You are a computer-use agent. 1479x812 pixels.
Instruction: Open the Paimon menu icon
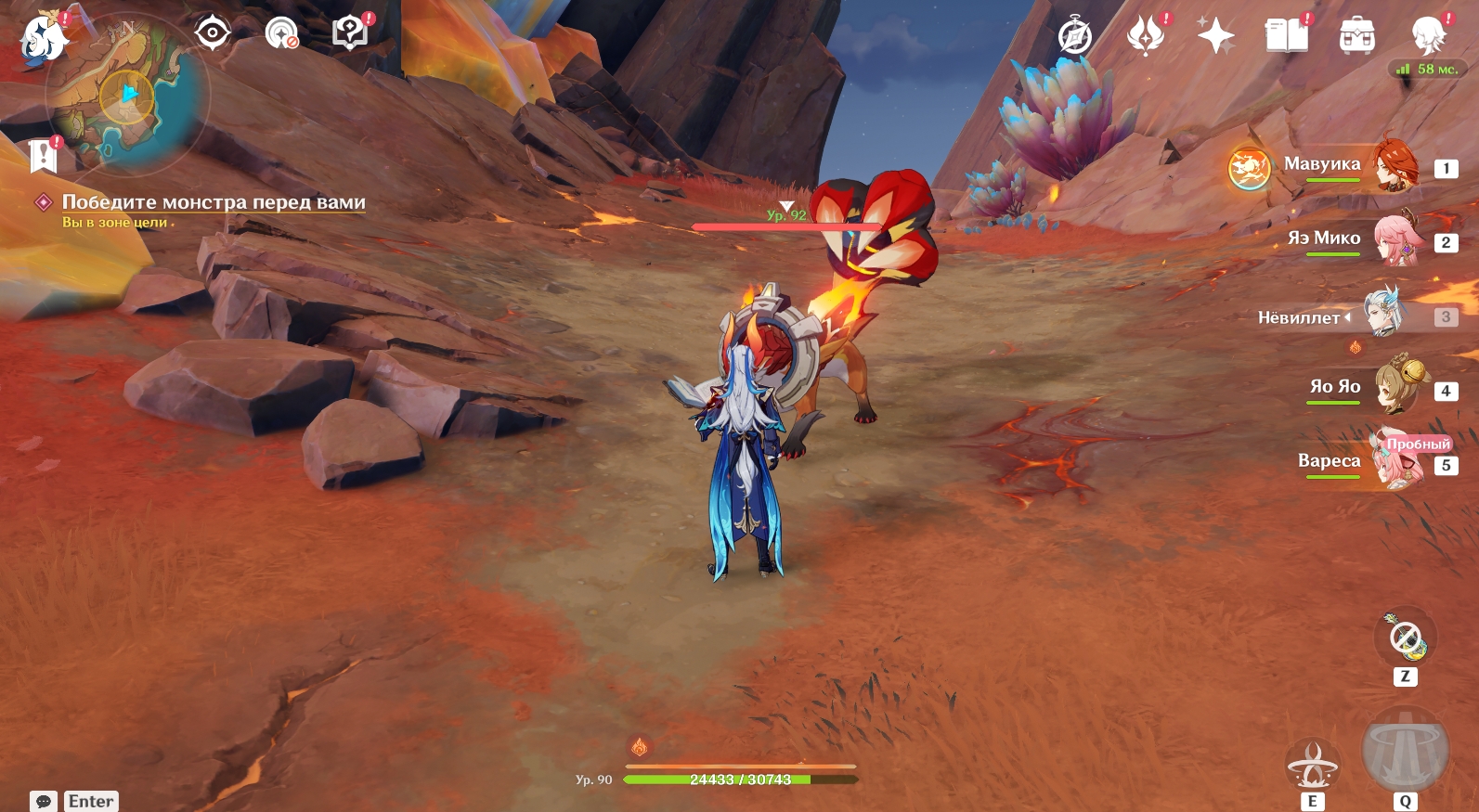(44, 39)
